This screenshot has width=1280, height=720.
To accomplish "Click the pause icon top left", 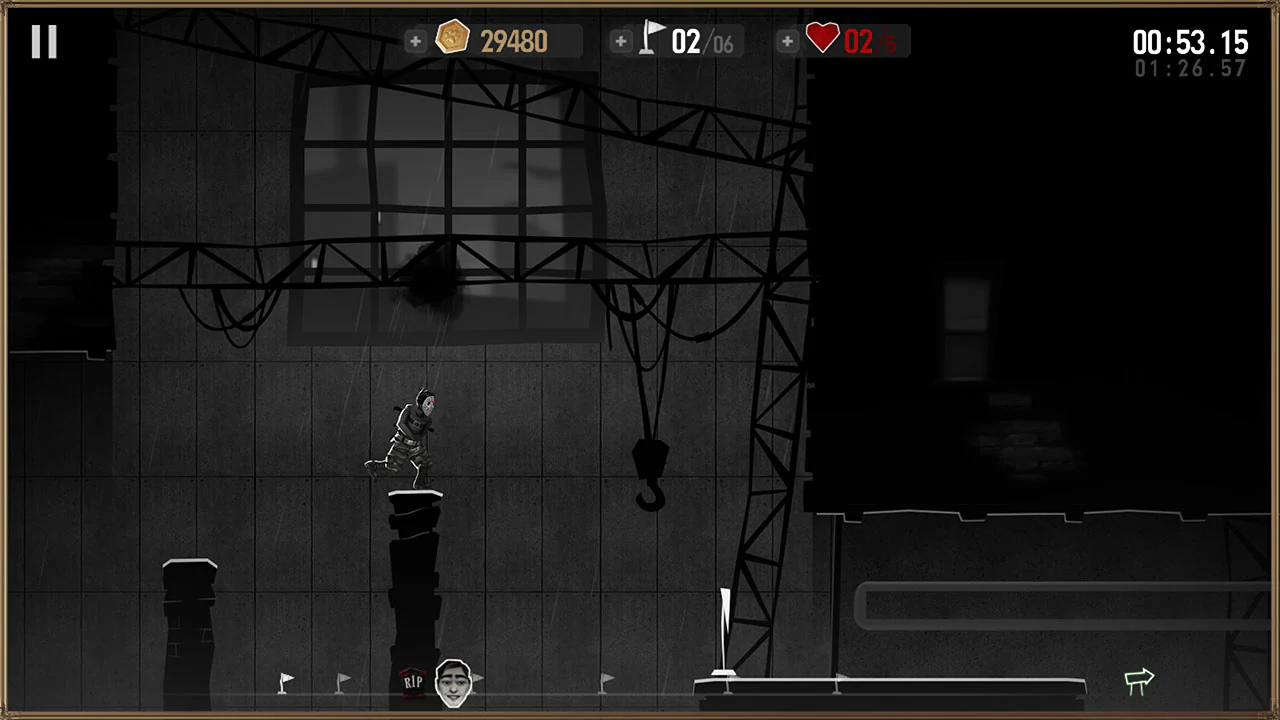I will pyautogui.click(x=44, y=40).
